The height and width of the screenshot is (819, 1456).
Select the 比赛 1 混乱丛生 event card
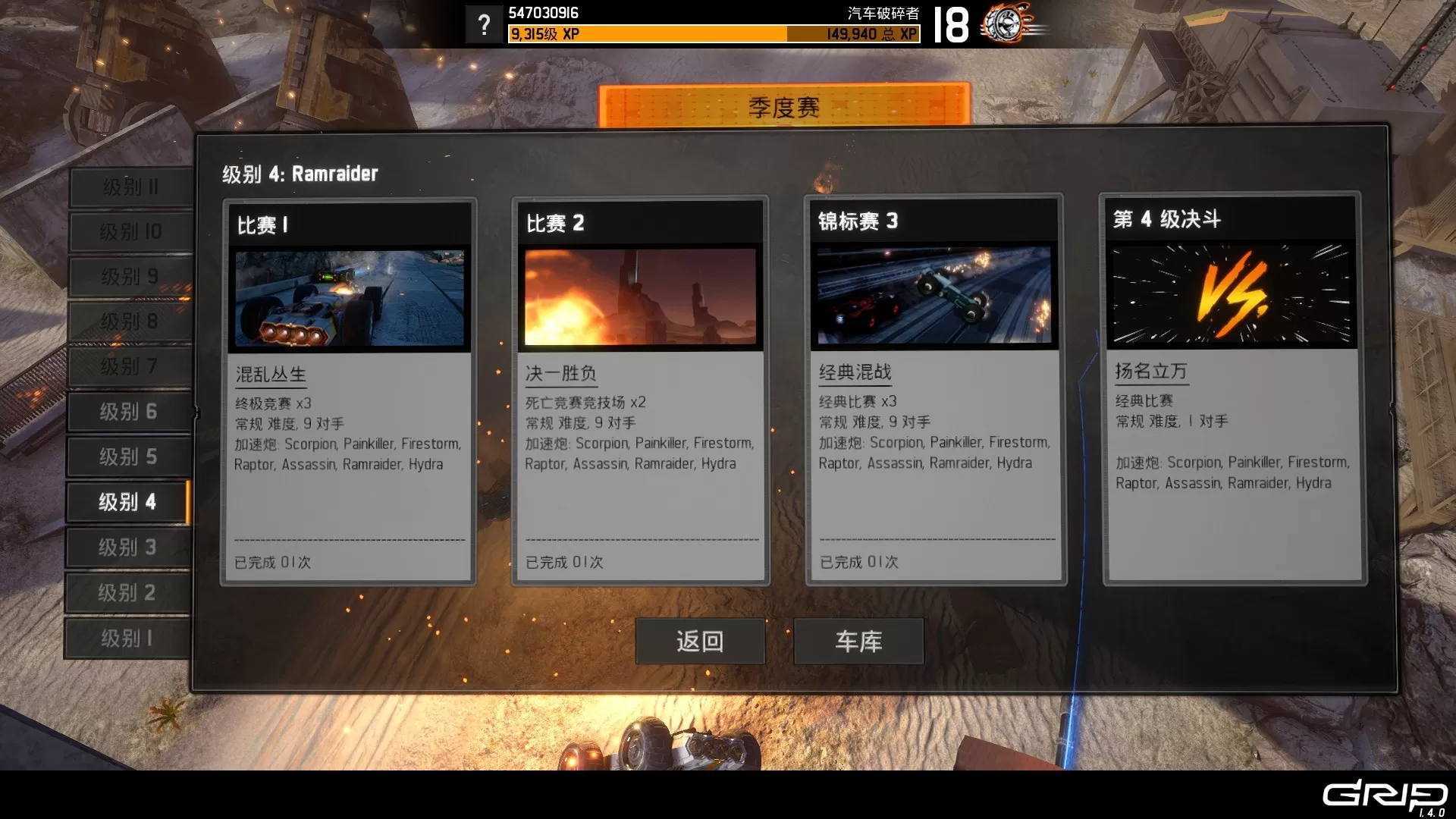click(349, 391)
